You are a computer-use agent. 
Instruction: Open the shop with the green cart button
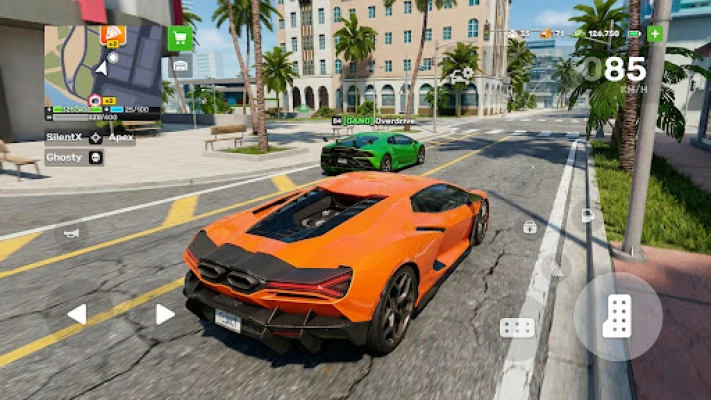(180, 38)
